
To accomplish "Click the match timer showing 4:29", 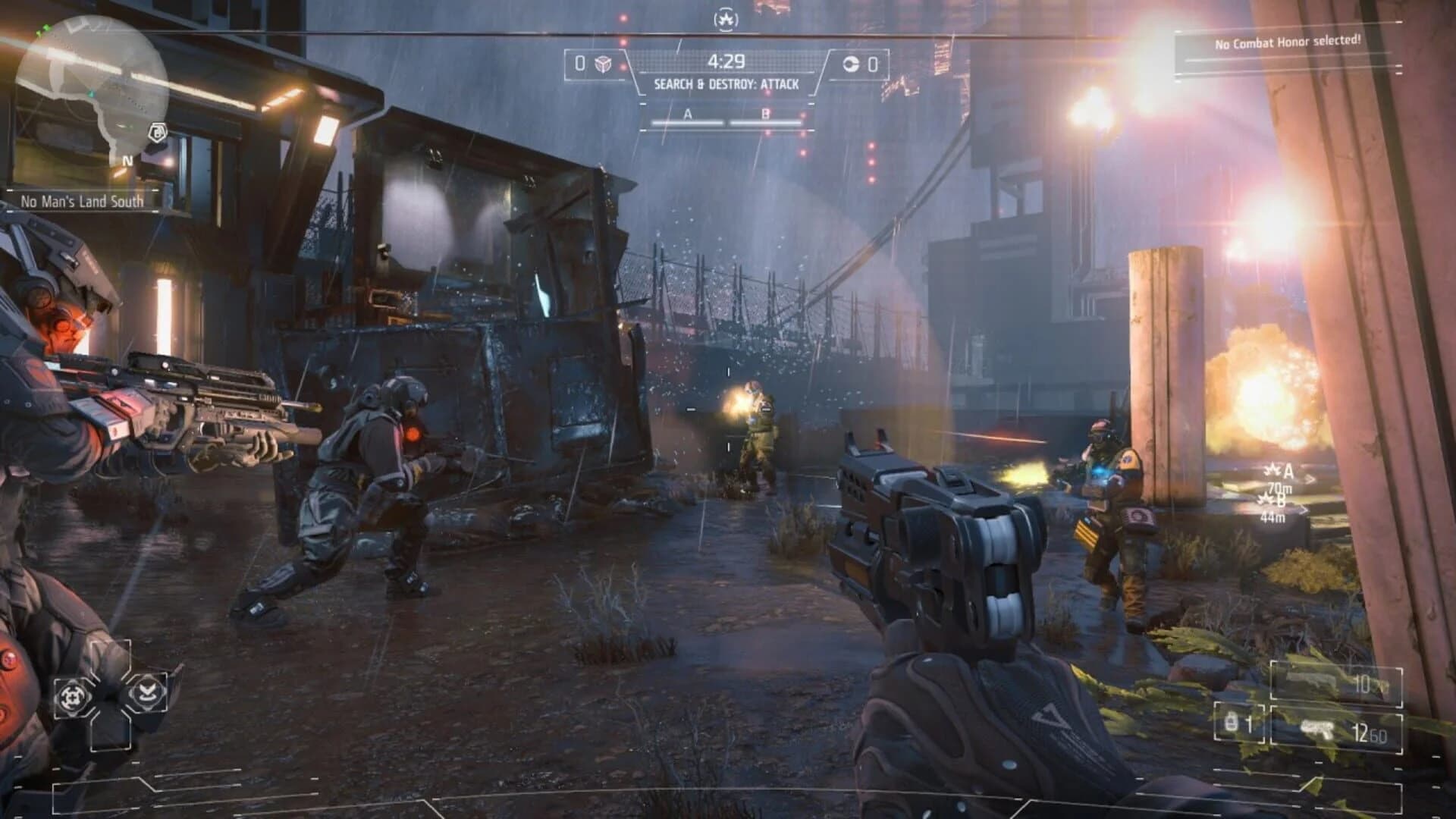I will tap(727, 61).
